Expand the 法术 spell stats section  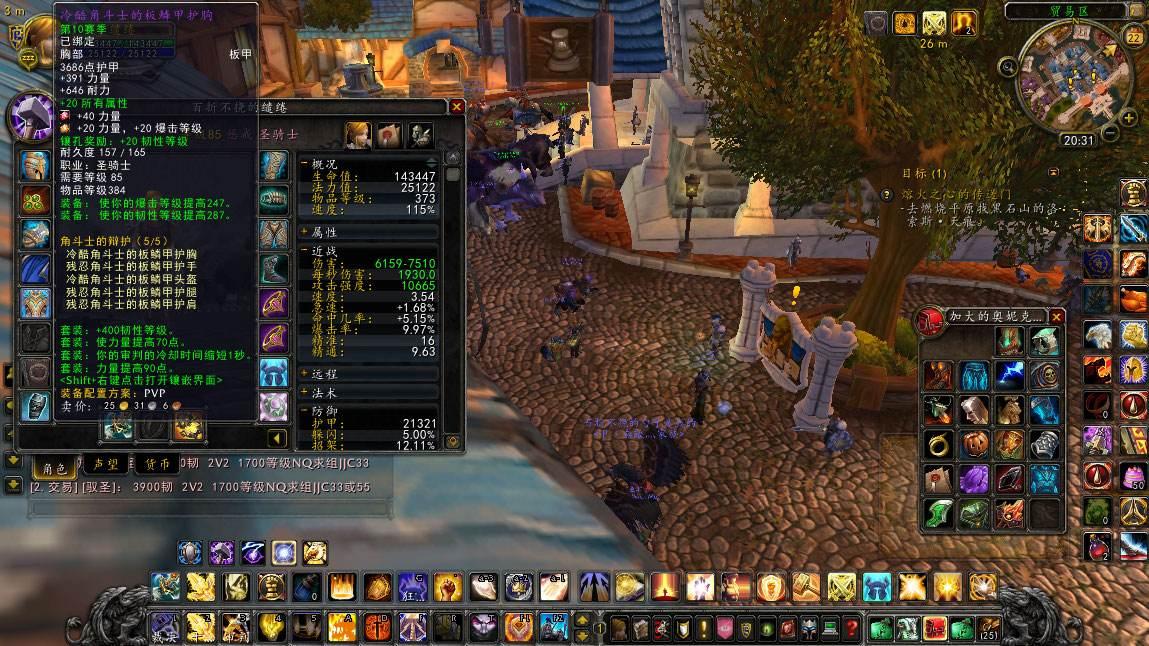click(305, 391)
